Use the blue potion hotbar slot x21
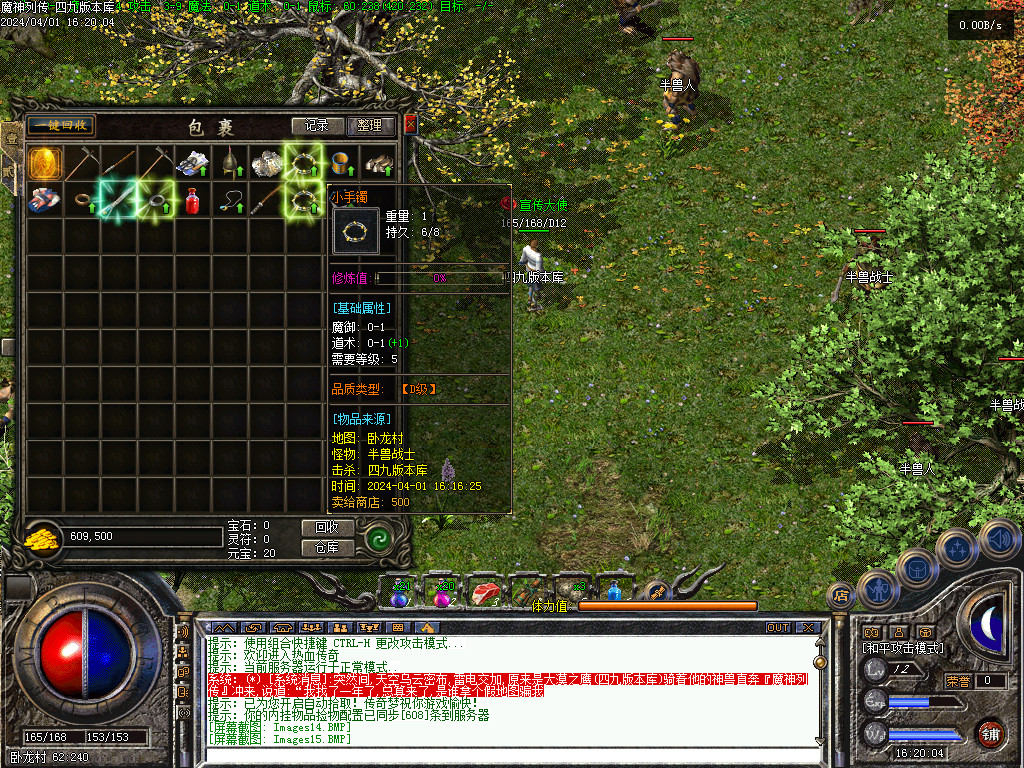This screenshot has height=768, width=1024. (x=399, y=593)
